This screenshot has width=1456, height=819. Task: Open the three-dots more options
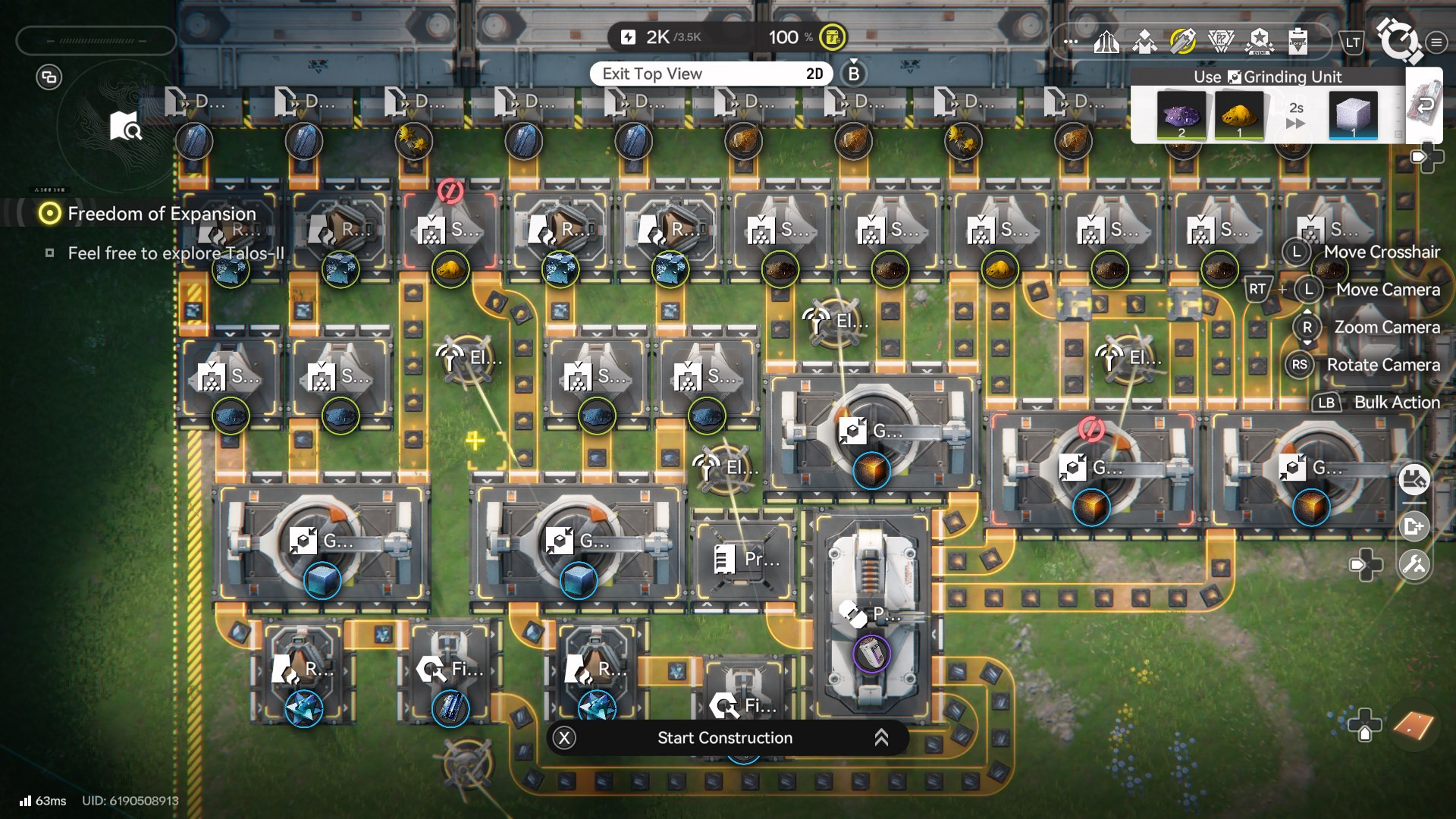1070,42
